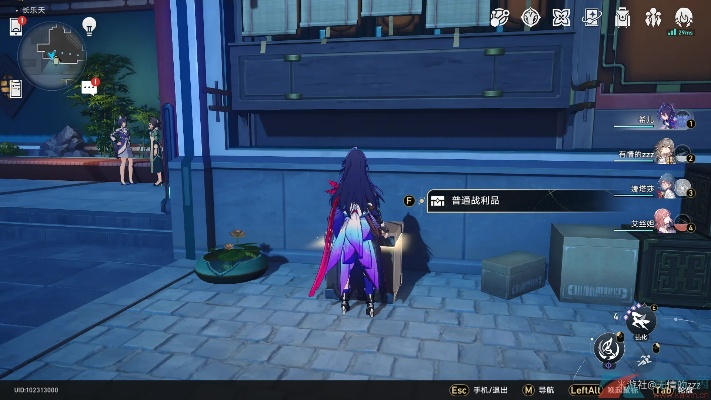Screen dimensions: 711x400
Task: Open the mission log document icon
Action: point(16,90)
